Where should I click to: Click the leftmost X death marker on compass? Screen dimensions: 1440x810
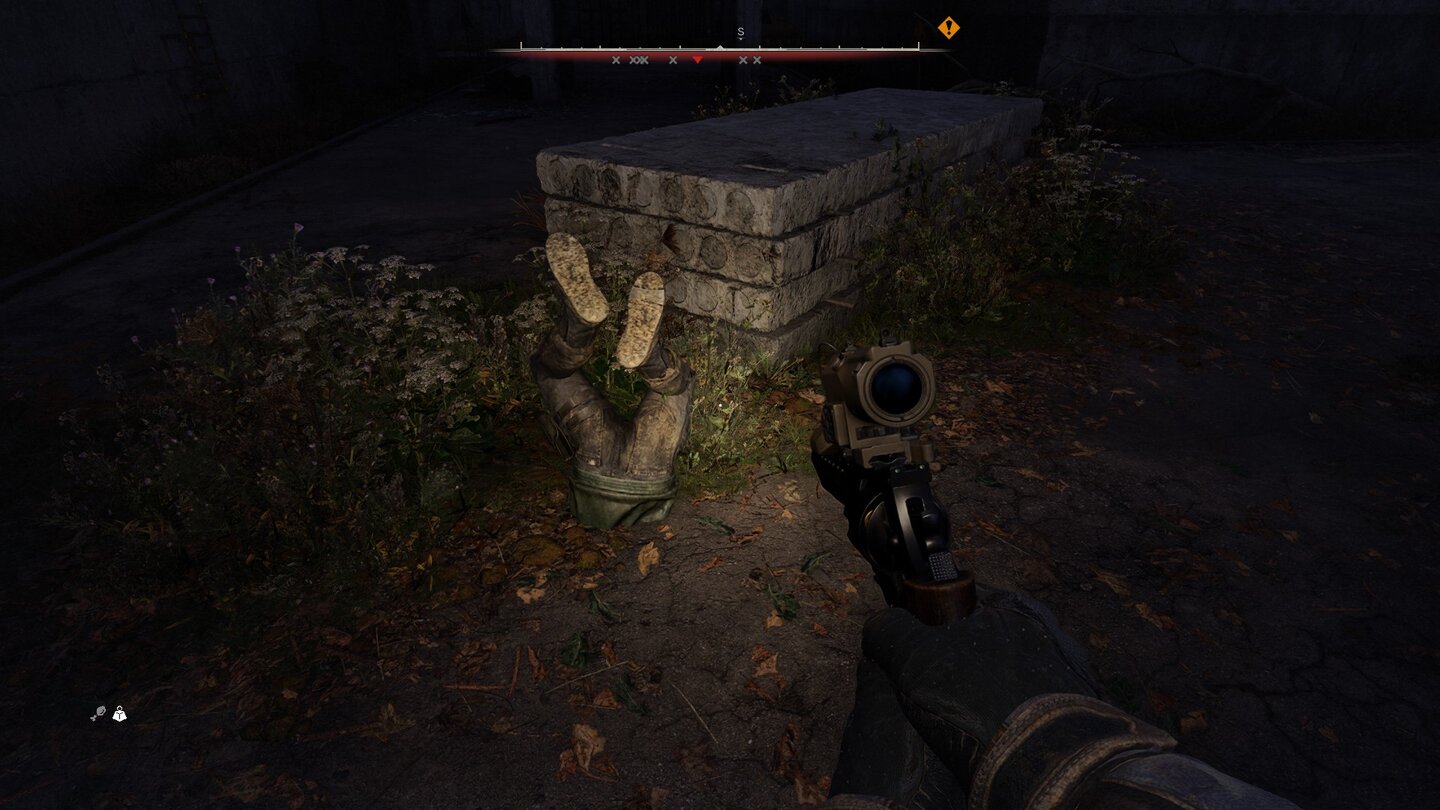[x=616, y=60]
